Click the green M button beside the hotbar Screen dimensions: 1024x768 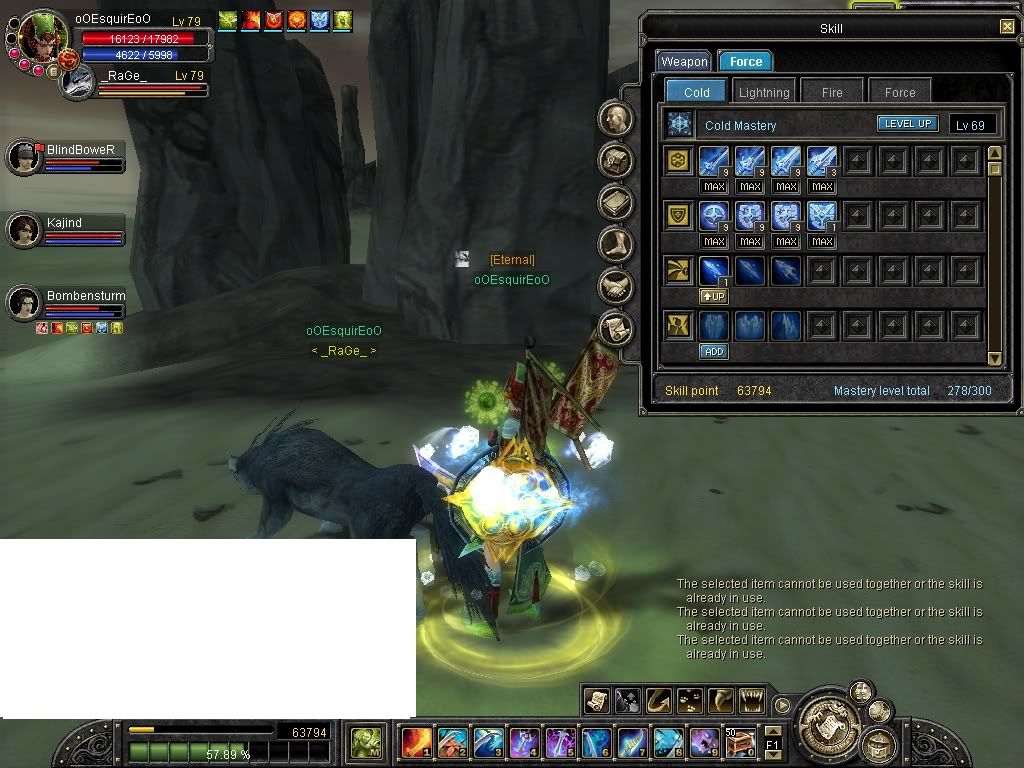[365, 743]
